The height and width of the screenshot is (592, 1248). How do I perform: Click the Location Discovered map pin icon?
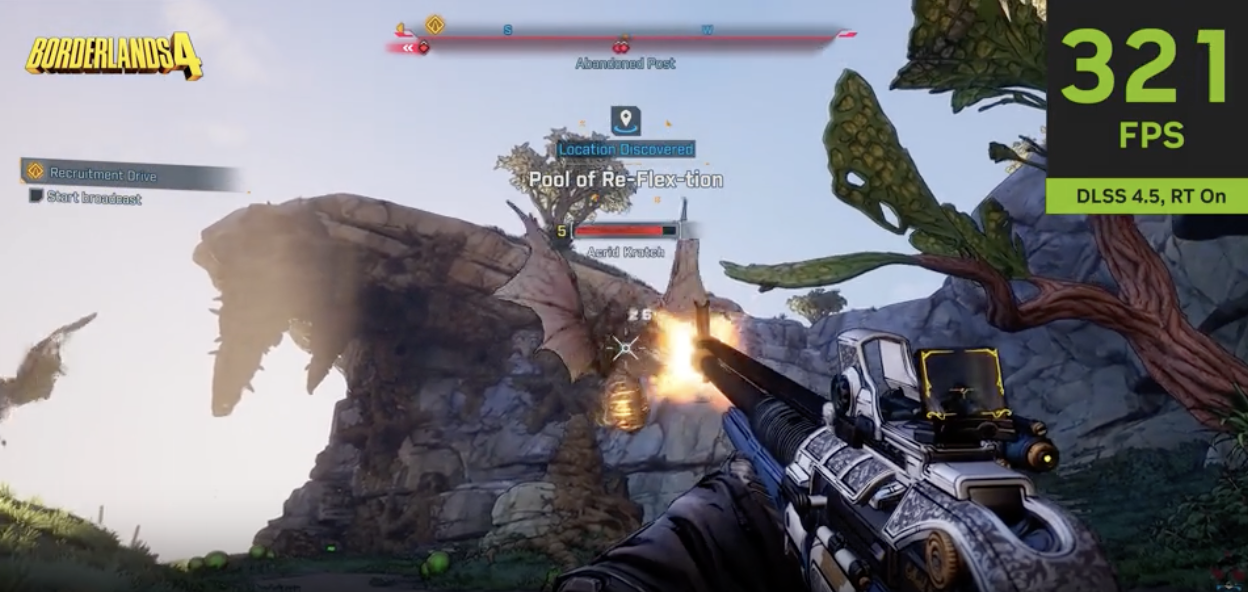click(626, 122)
